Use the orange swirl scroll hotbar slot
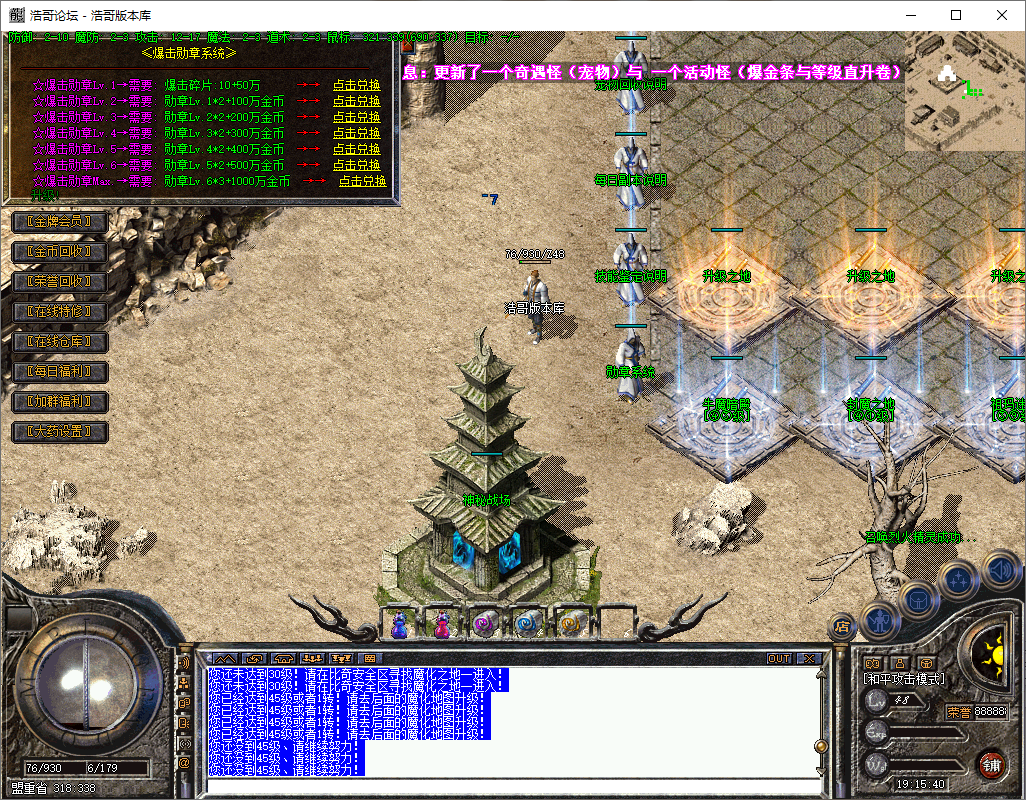Viewport: 1026px width, 800px height. click(572, 623)
